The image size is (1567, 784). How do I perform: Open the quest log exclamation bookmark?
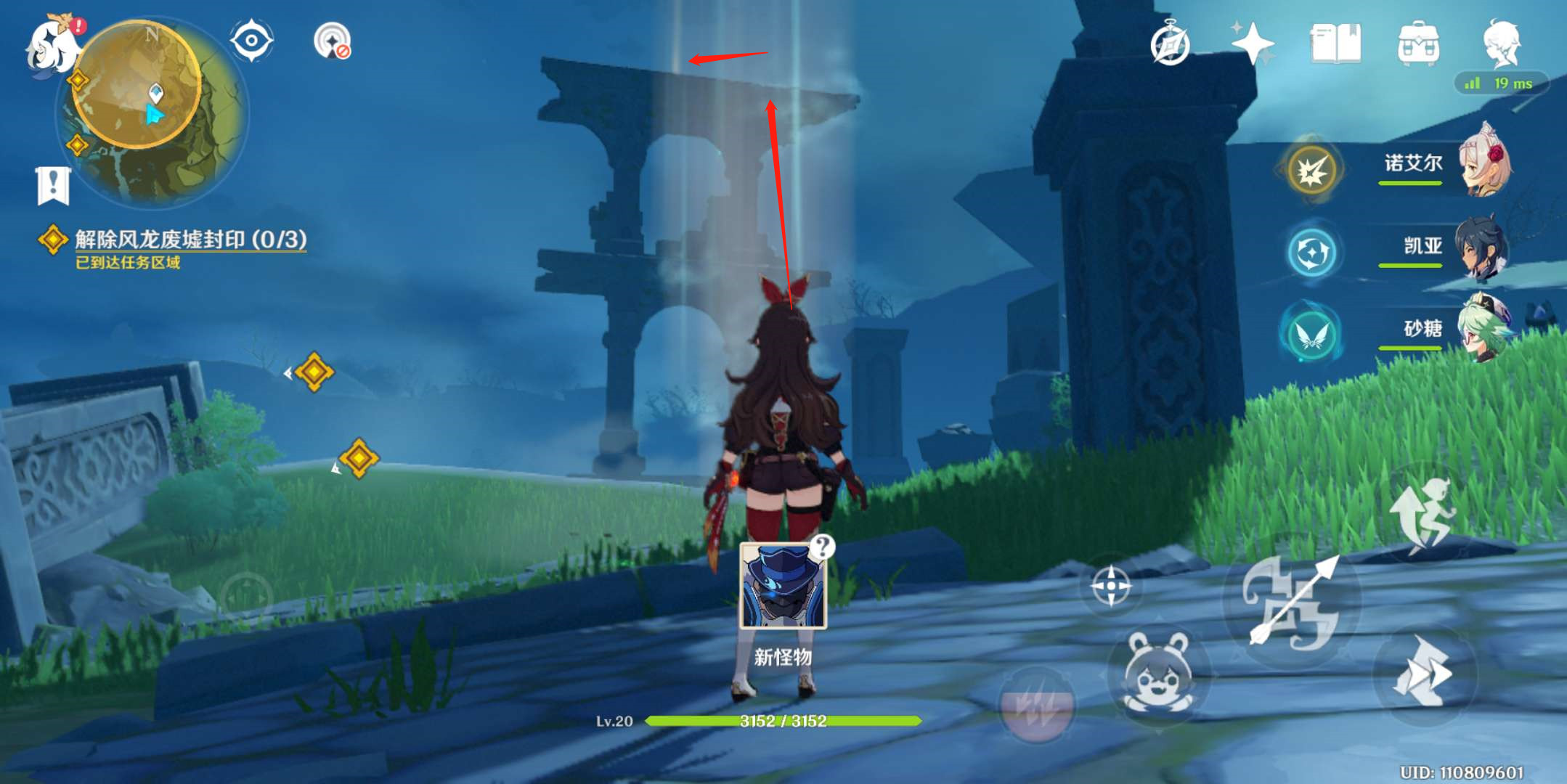click(x=53, y=186)
